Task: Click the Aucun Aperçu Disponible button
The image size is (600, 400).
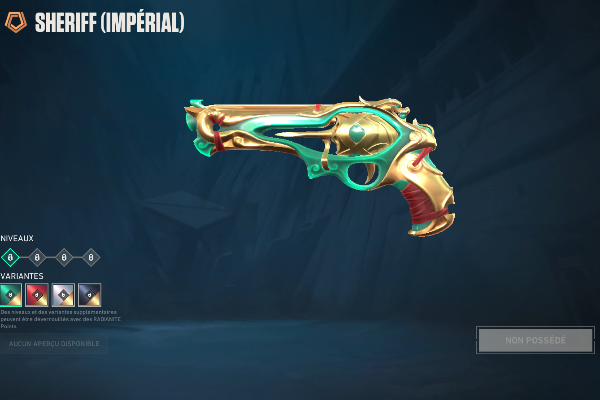Action: [54, 344]
